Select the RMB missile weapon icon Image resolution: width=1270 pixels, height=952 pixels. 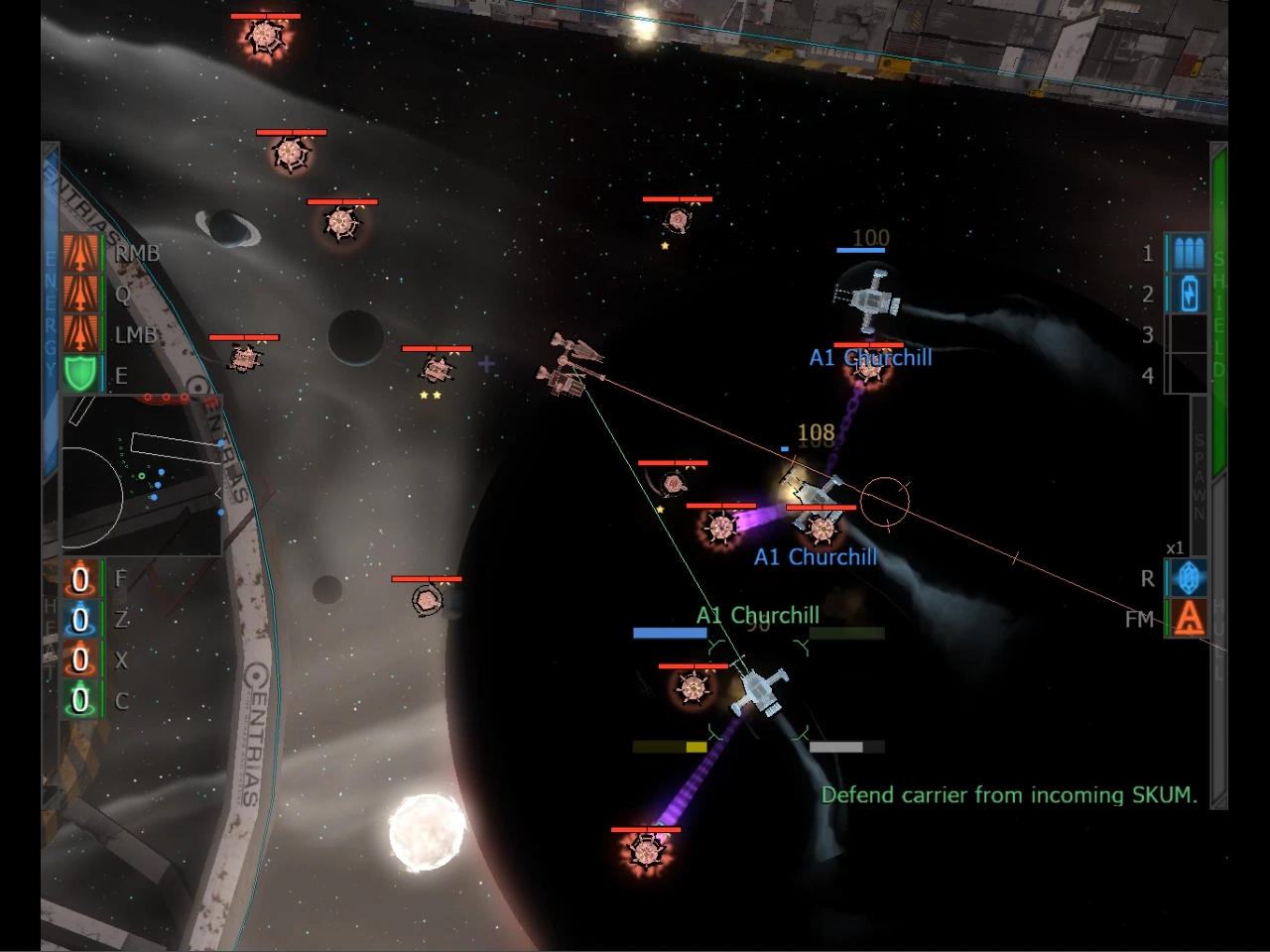tap(81, 253)
